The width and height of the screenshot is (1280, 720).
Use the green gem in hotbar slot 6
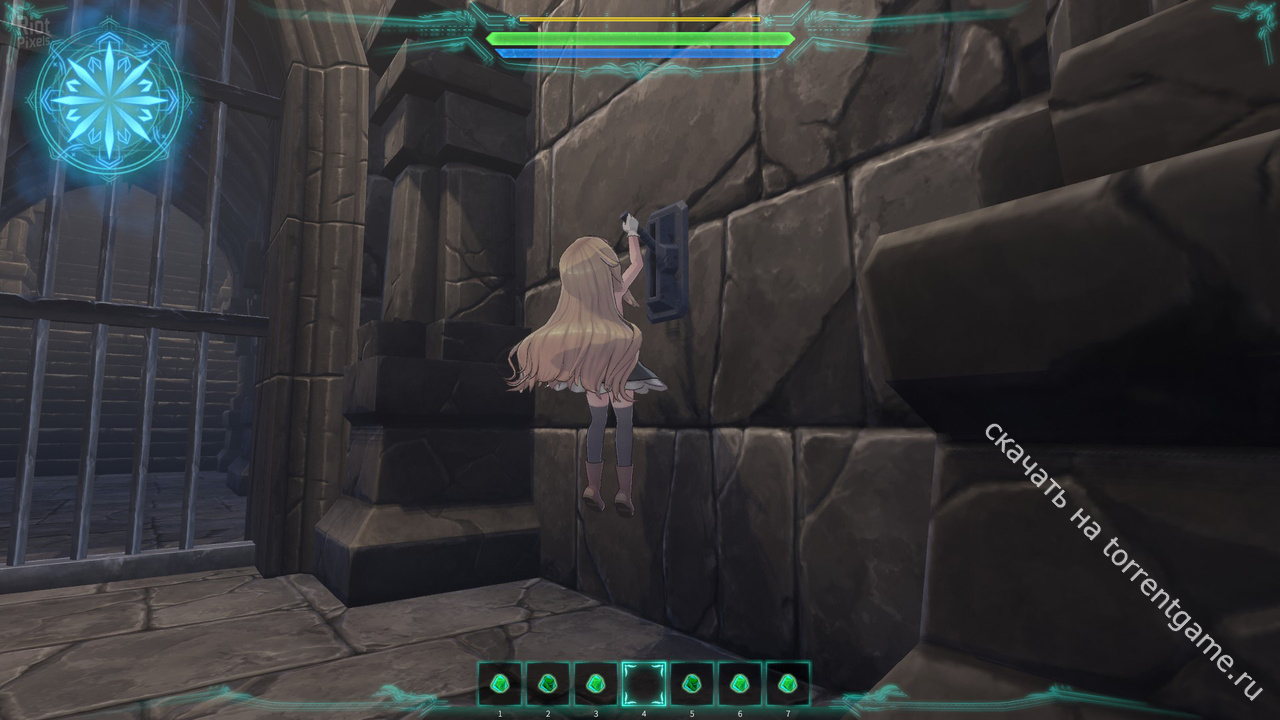point(740,685)
